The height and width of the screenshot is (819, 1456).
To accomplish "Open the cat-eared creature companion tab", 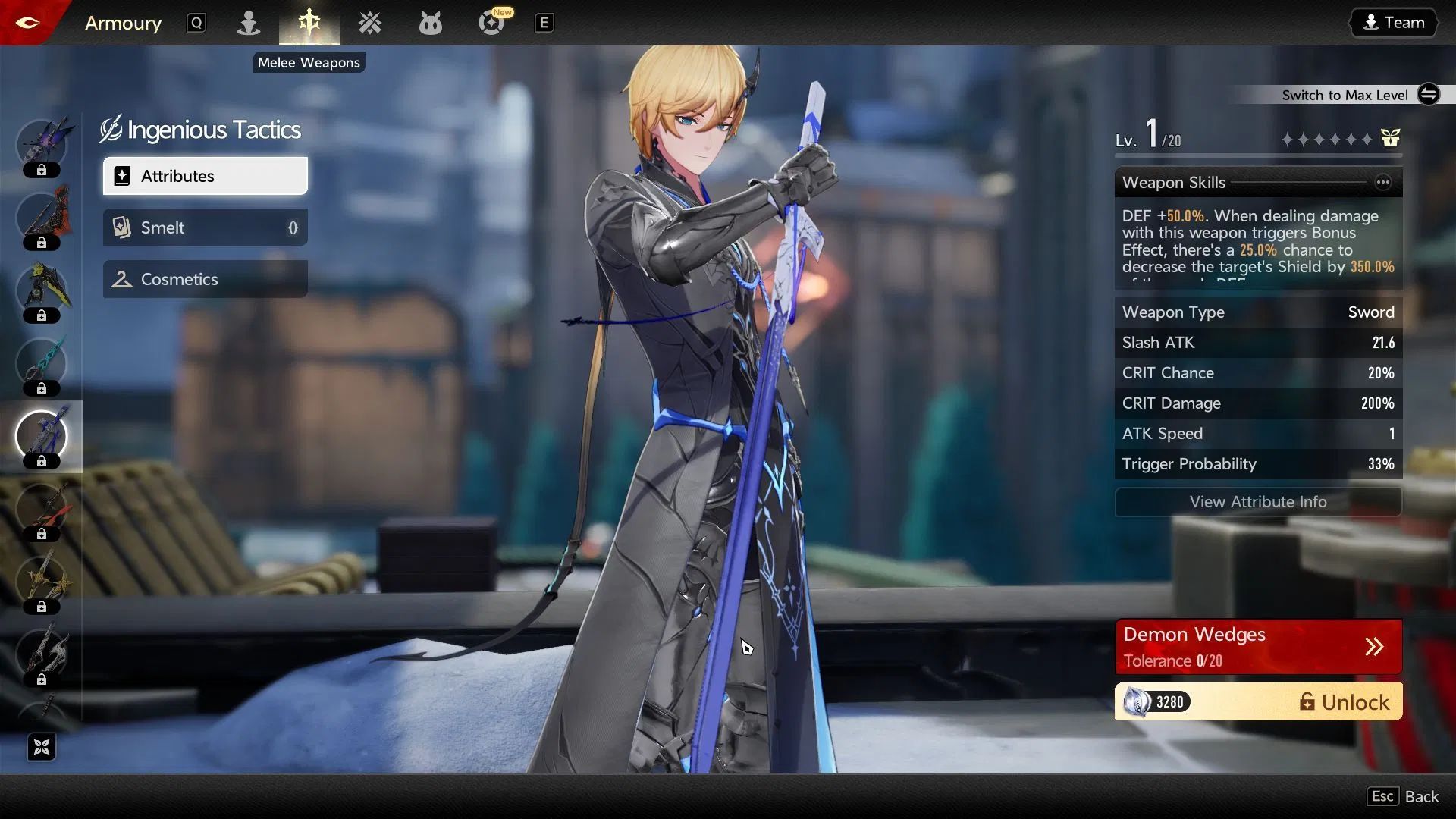I will (x=430, y=23).
